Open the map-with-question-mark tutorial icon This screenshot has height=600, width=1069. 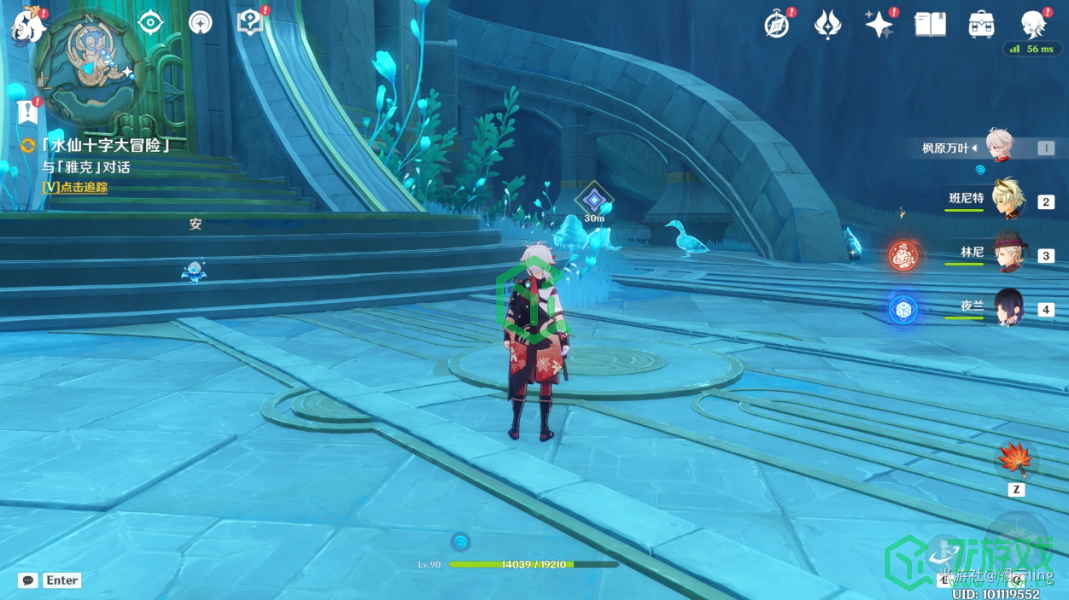(x=249, y=22)
